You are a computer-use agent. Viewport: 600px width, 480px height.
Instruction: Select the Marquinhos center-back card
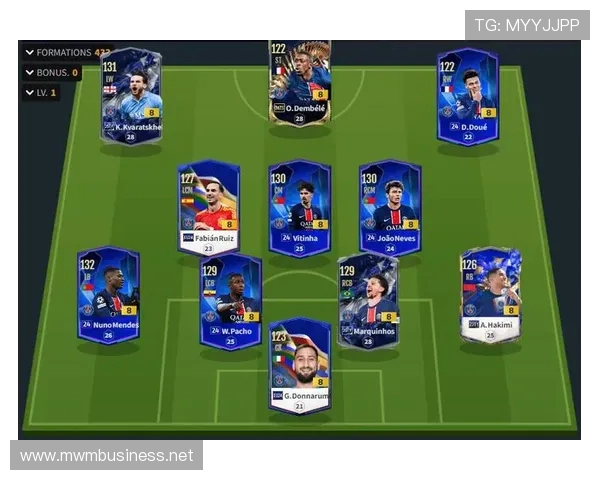[367, 301]
